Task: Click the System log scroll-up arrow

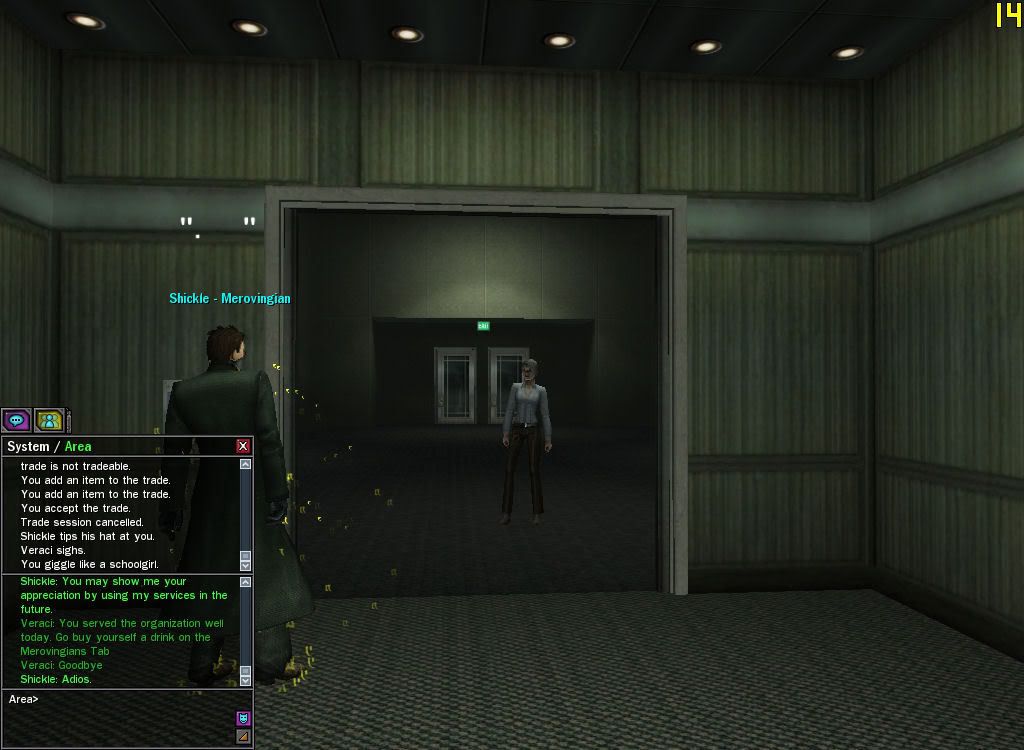Action: pos(246,464)
